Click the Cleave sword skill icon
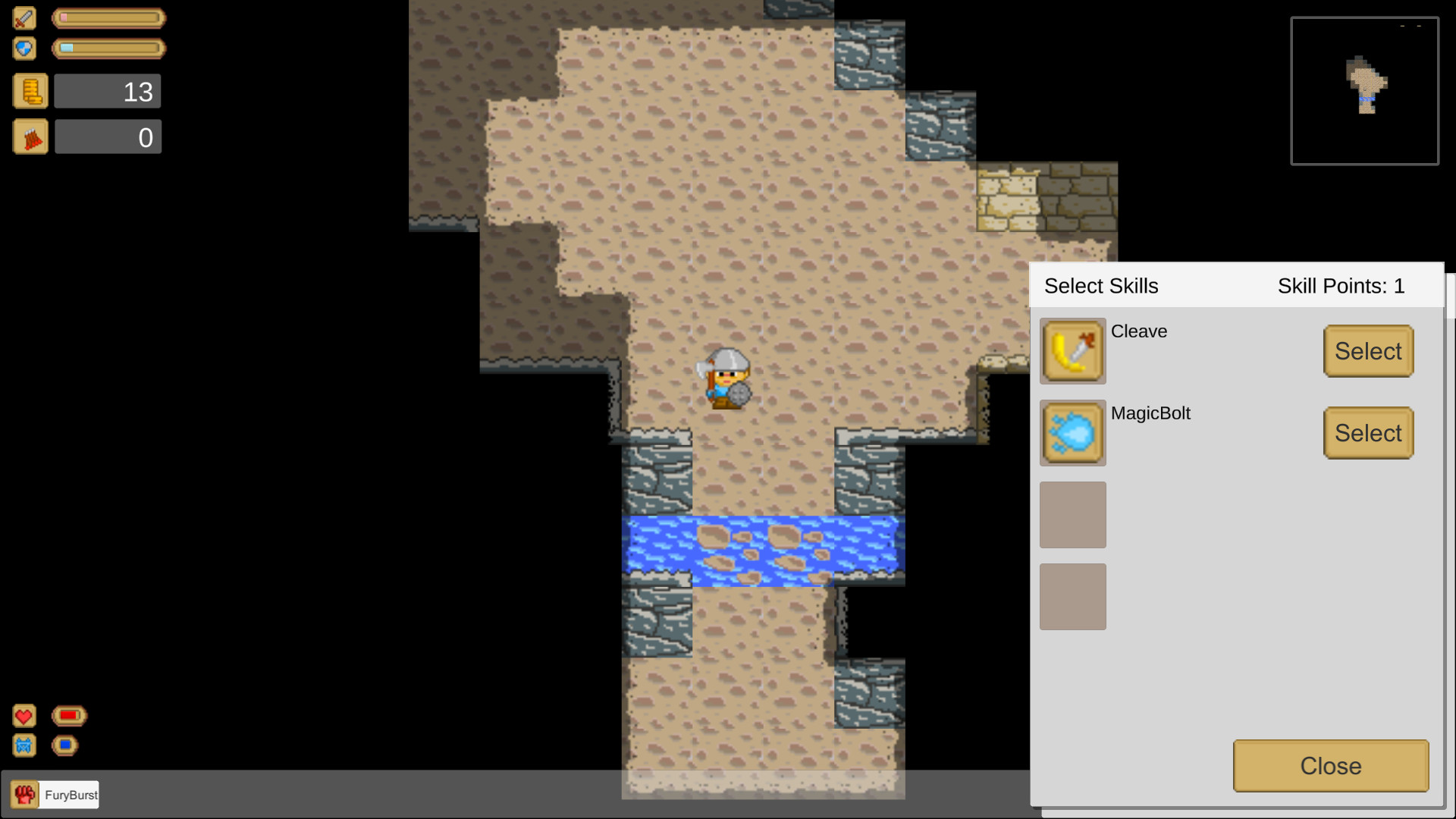 (1073, 351)
